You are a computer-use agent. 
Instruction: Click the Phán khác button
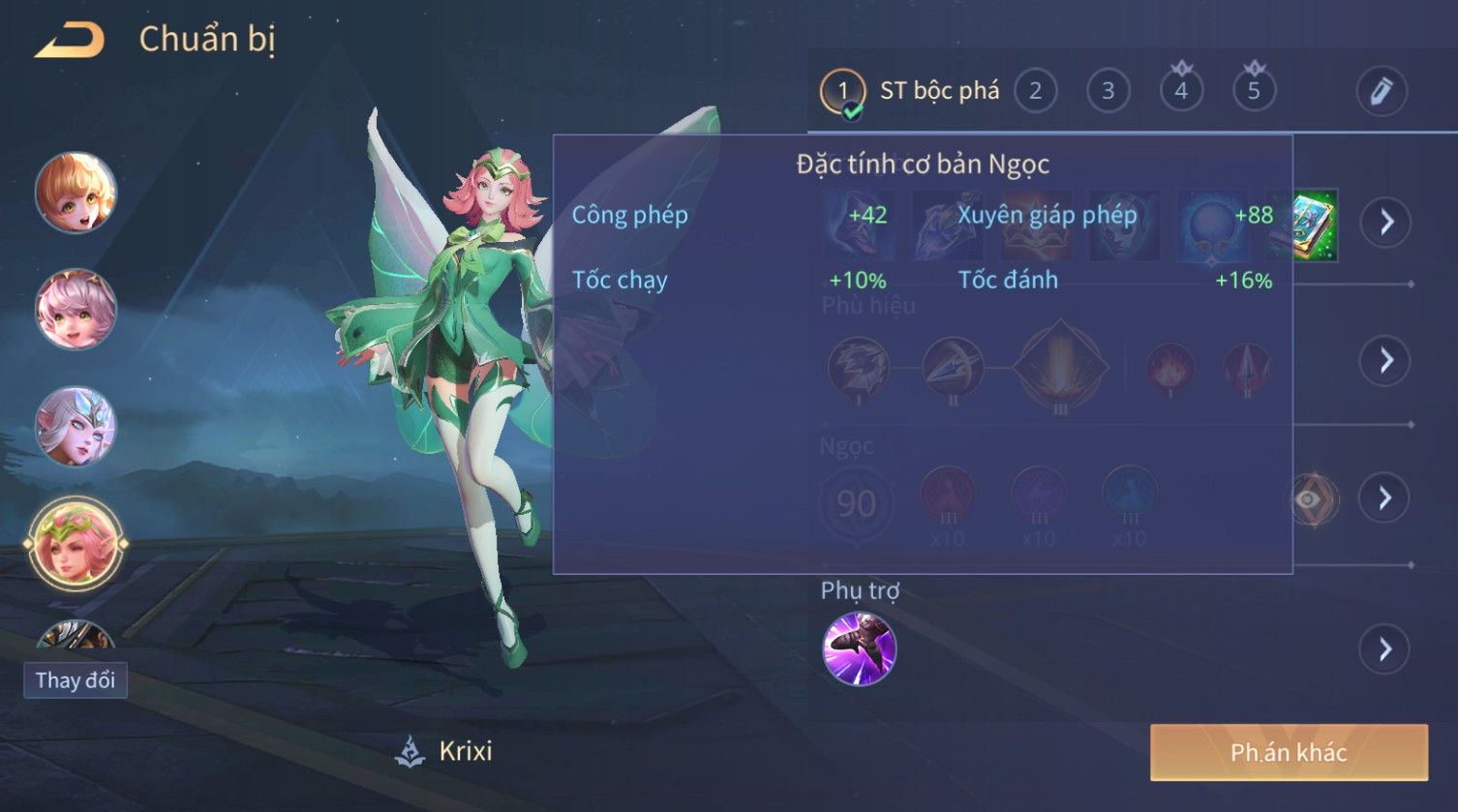1289,753
